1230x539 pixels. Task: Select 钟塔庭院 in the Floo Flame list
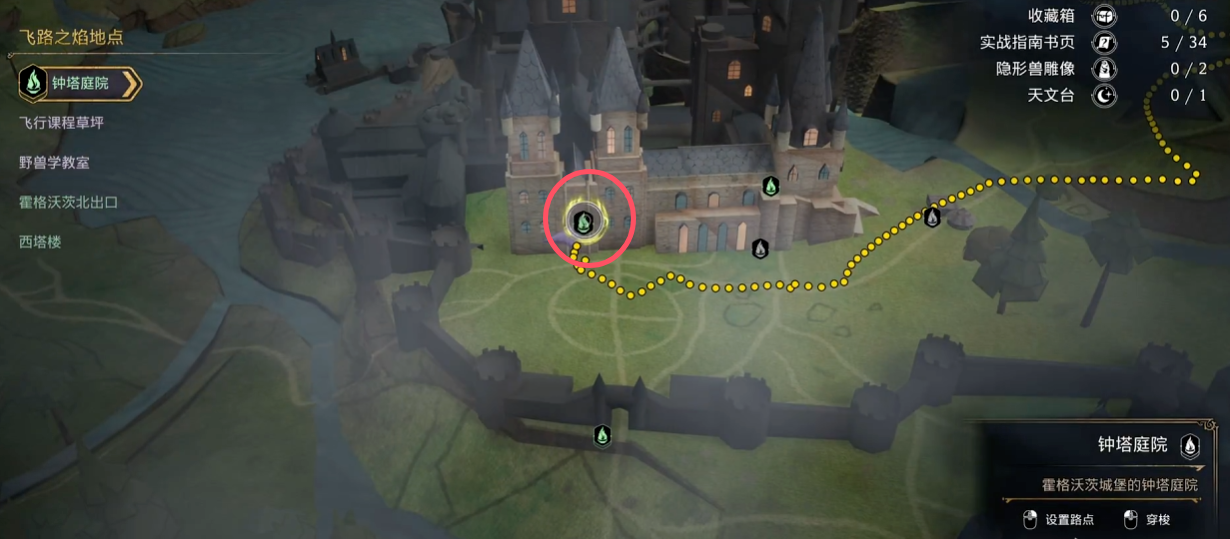tap(80, 84)
